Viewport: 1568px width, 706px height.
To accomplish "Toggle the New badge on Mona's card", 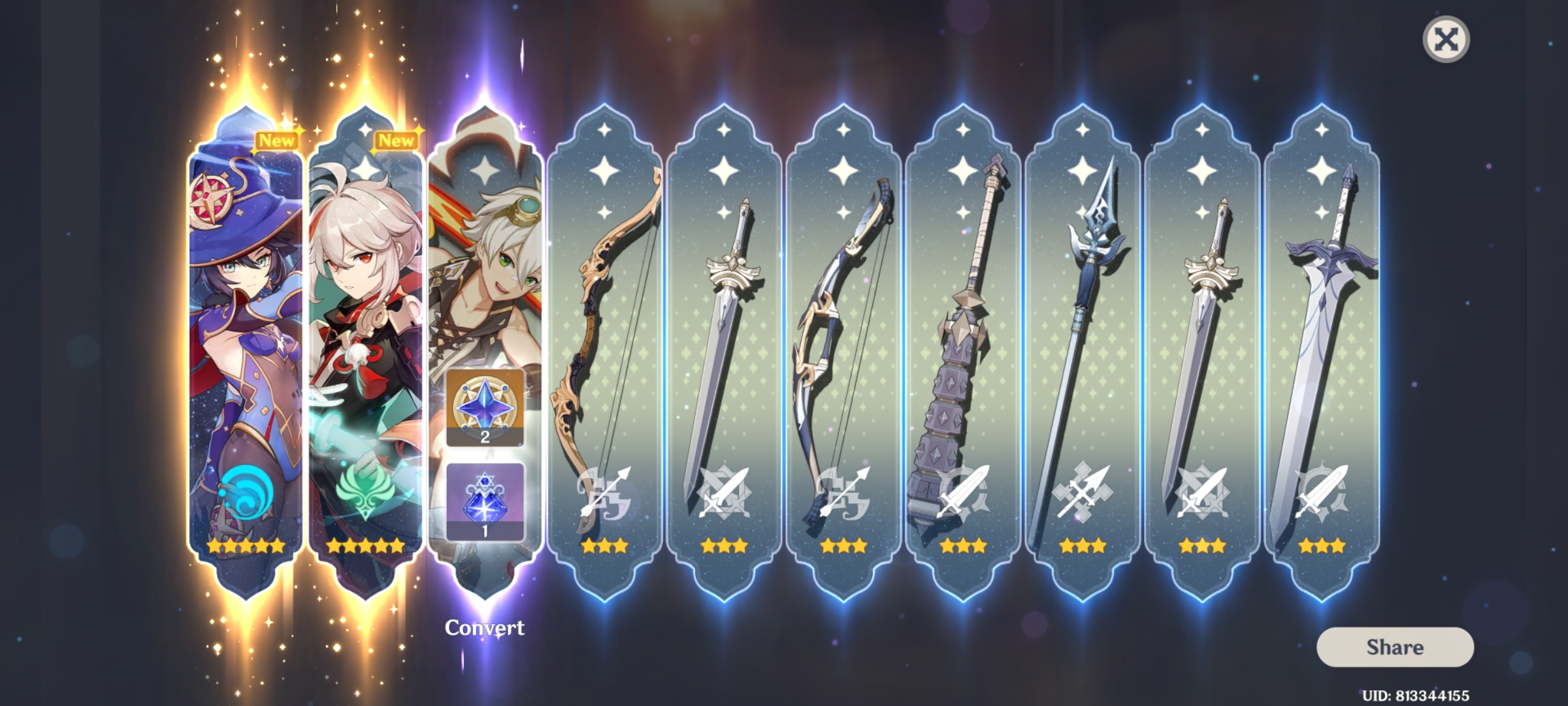I will pyautogui.click(x=277, y=139).
